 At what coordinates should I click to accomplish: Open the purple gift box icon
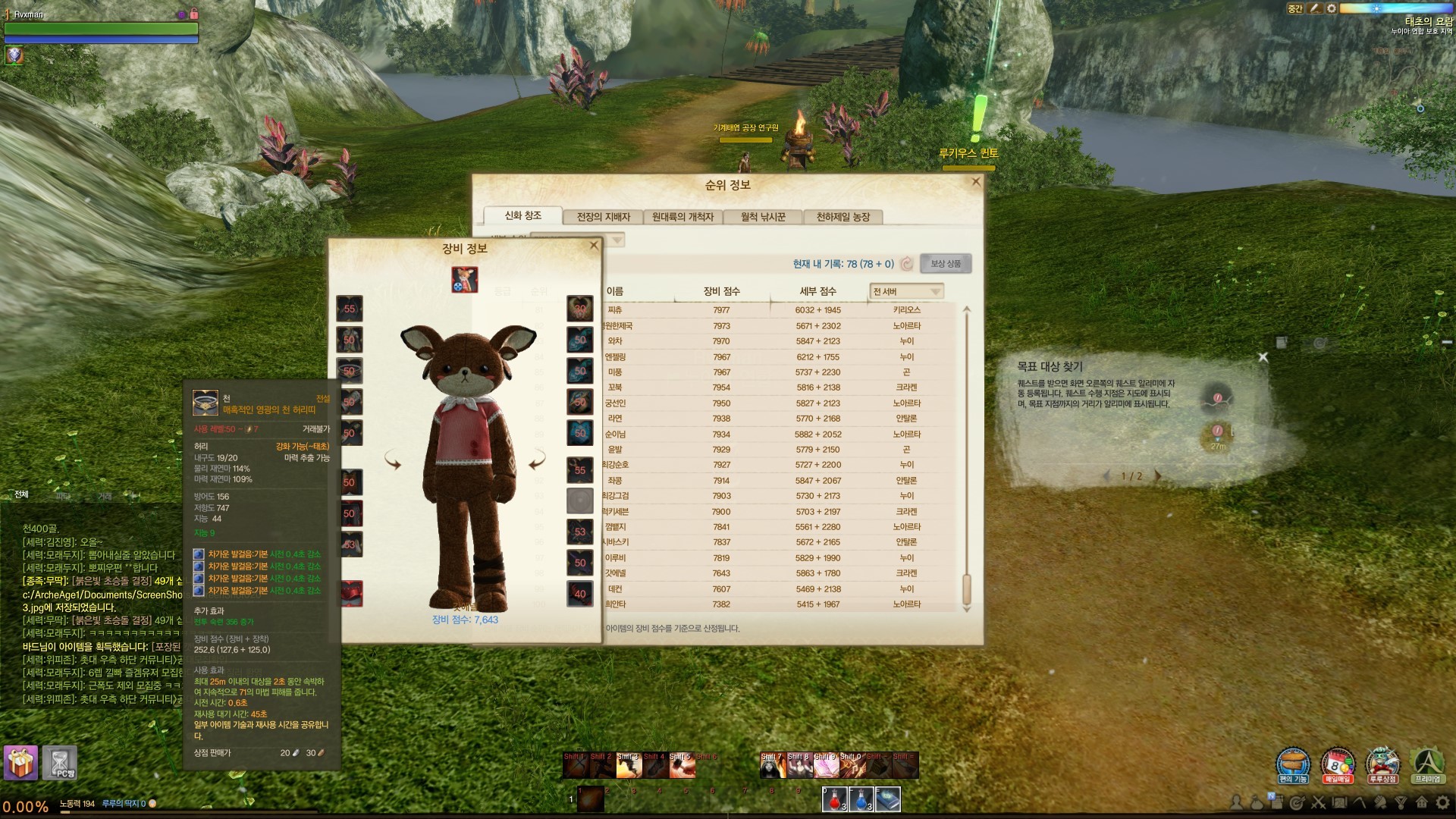[20, 763]
